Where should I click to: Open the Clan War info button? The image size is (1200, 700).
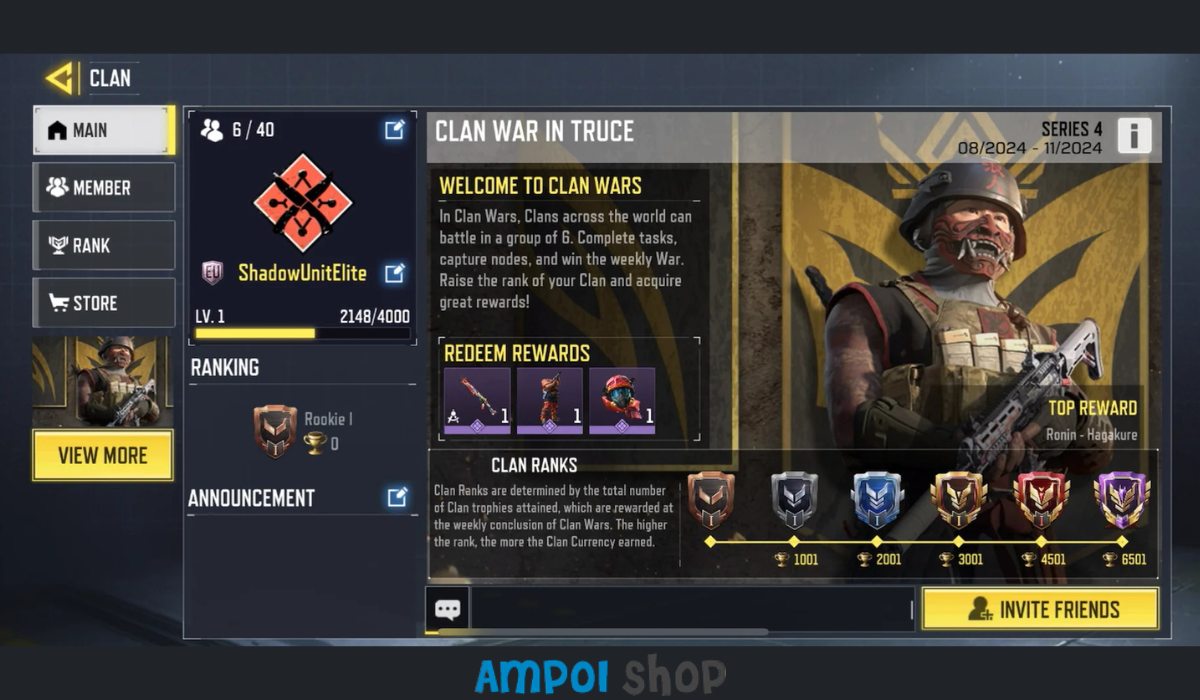1134,135
